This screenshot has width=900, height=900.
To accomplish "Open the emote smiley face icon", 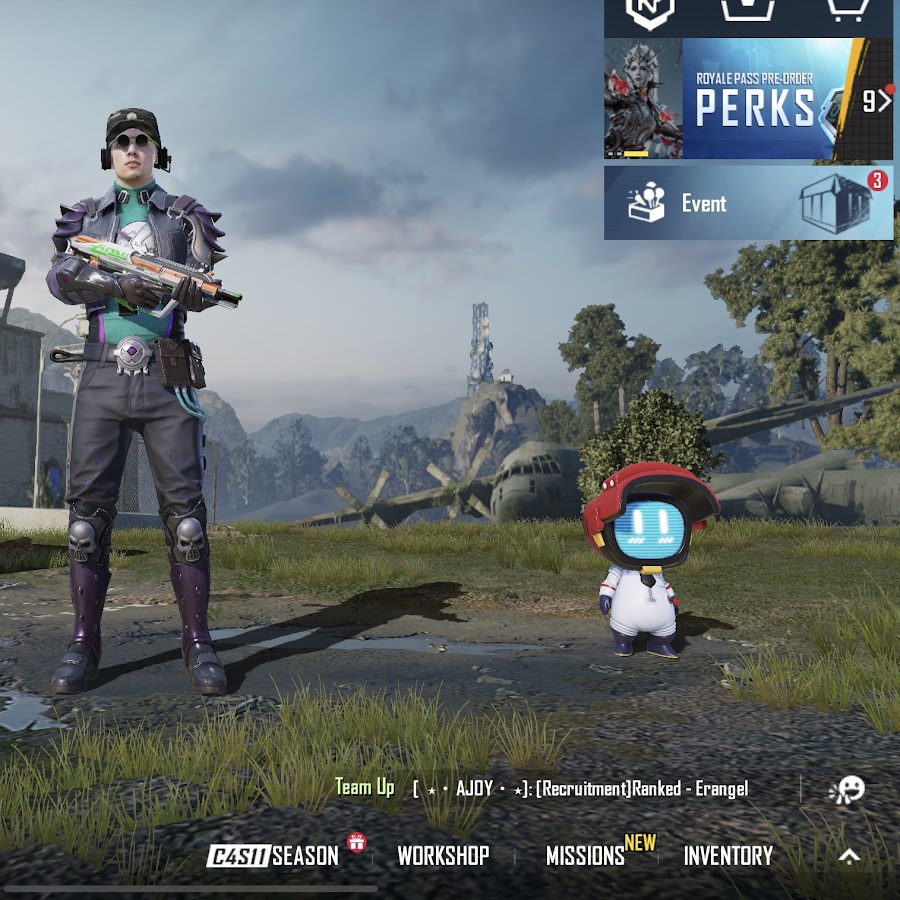I will (845, 790).
